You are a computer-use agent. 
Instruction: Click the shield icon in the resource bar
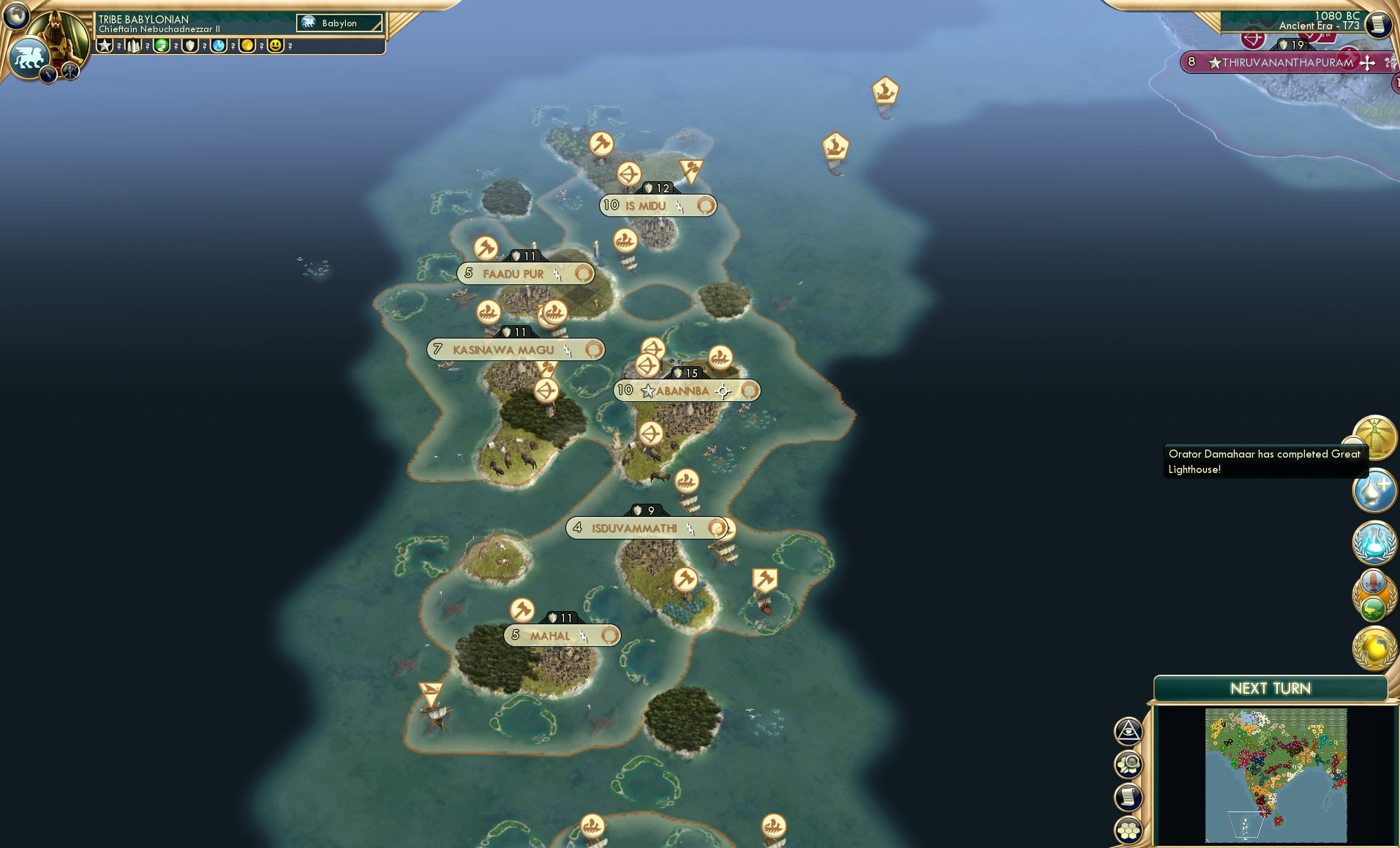coord(191,46)
